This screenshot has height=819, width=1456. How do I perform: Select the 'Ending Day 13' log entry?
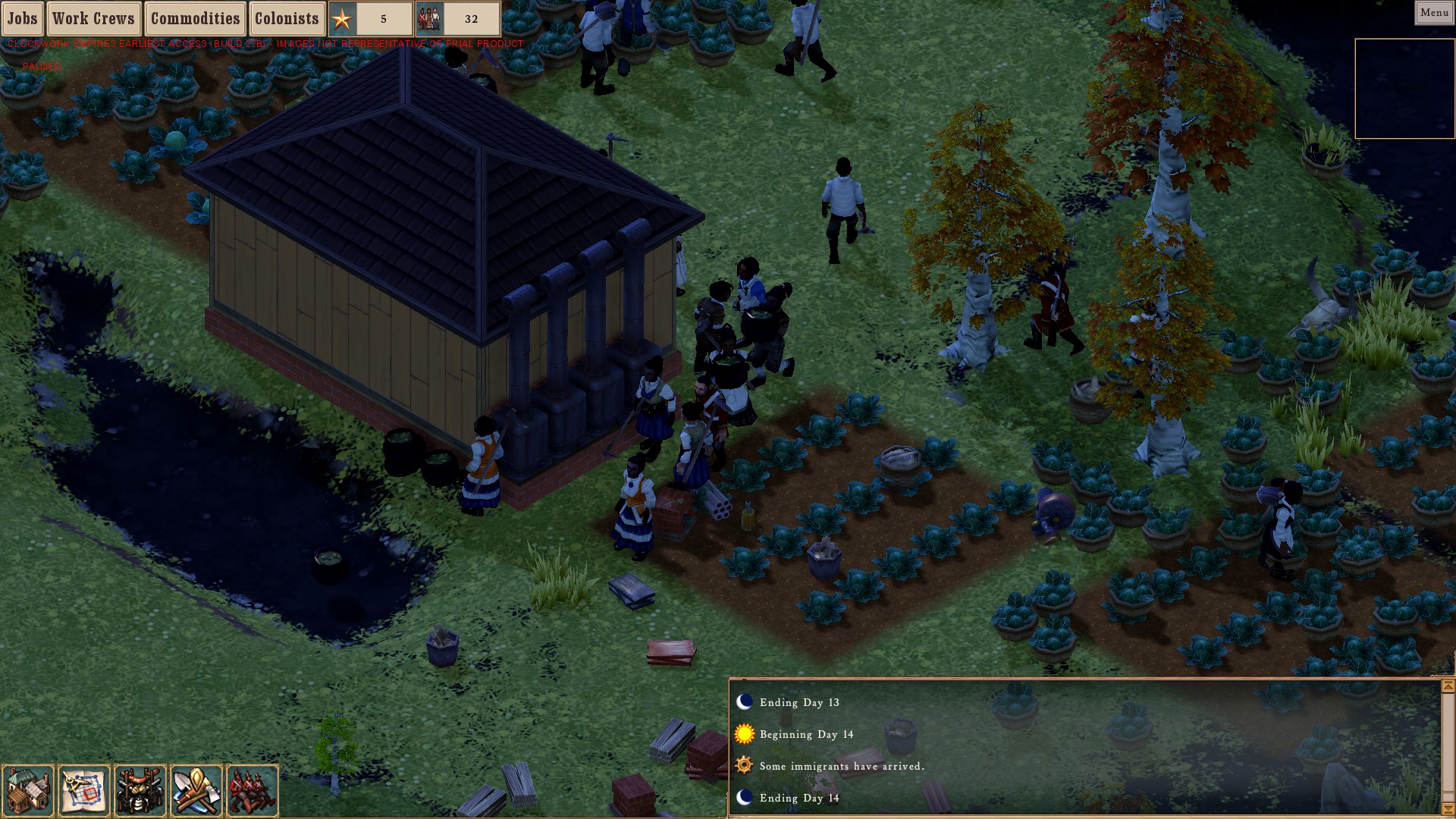pos(799,702)
